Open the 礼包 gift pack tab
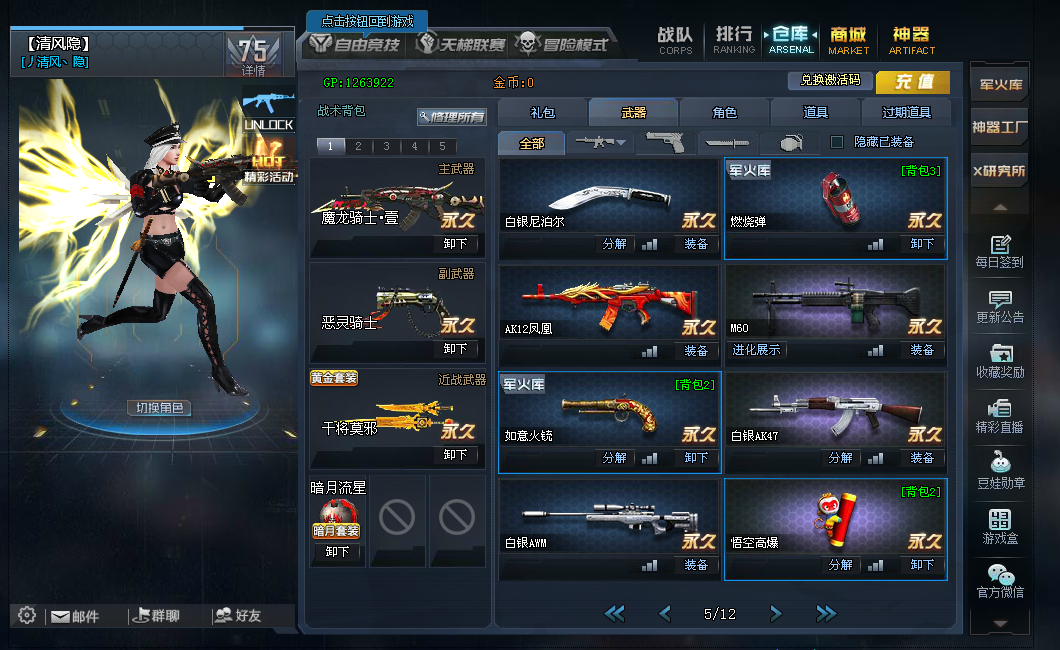This screenshot has height=650, width=1060. [542, 113]
